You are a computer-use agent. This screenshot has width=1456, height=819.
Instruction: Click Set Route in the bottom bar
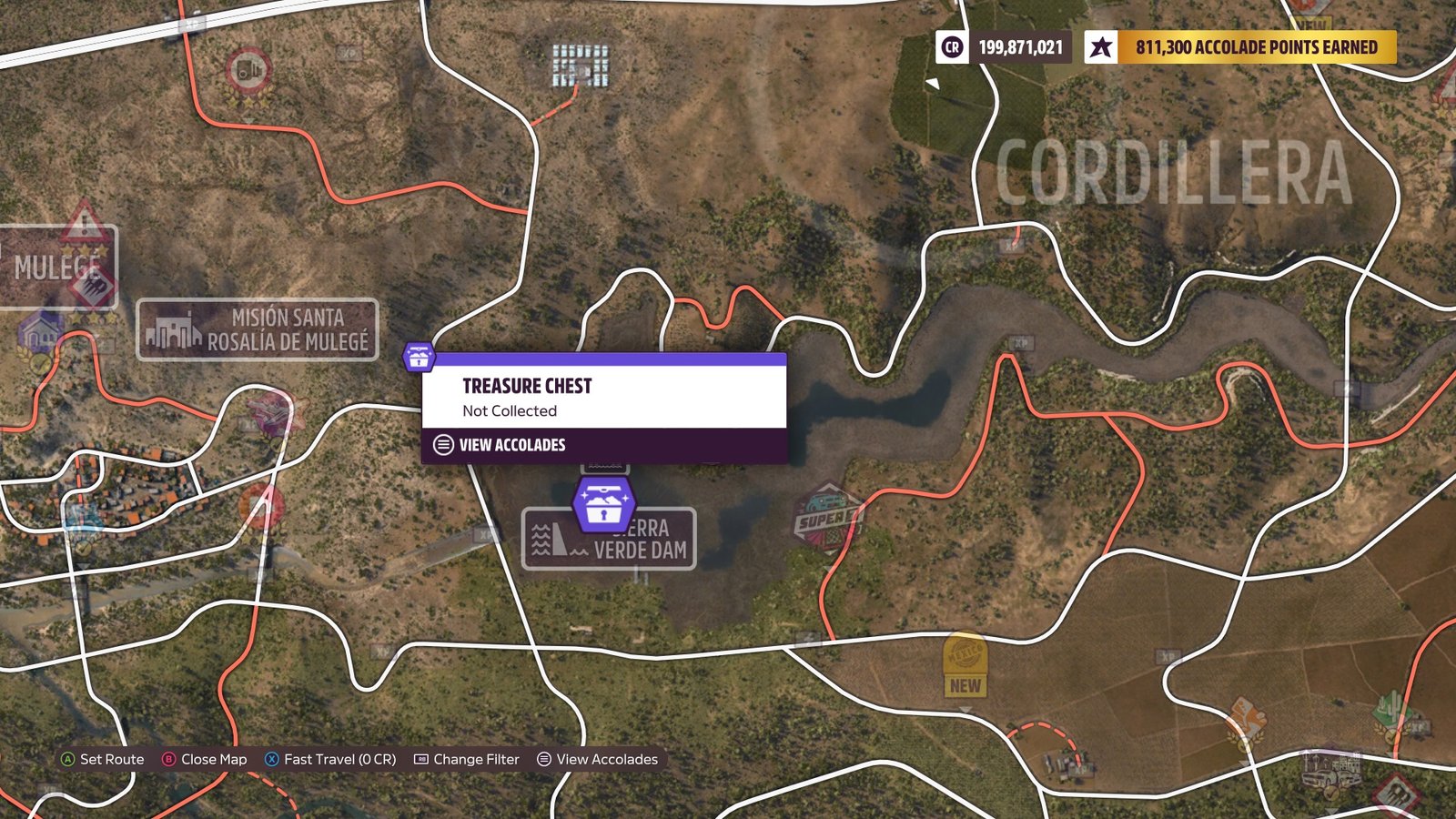pos(102,759)
